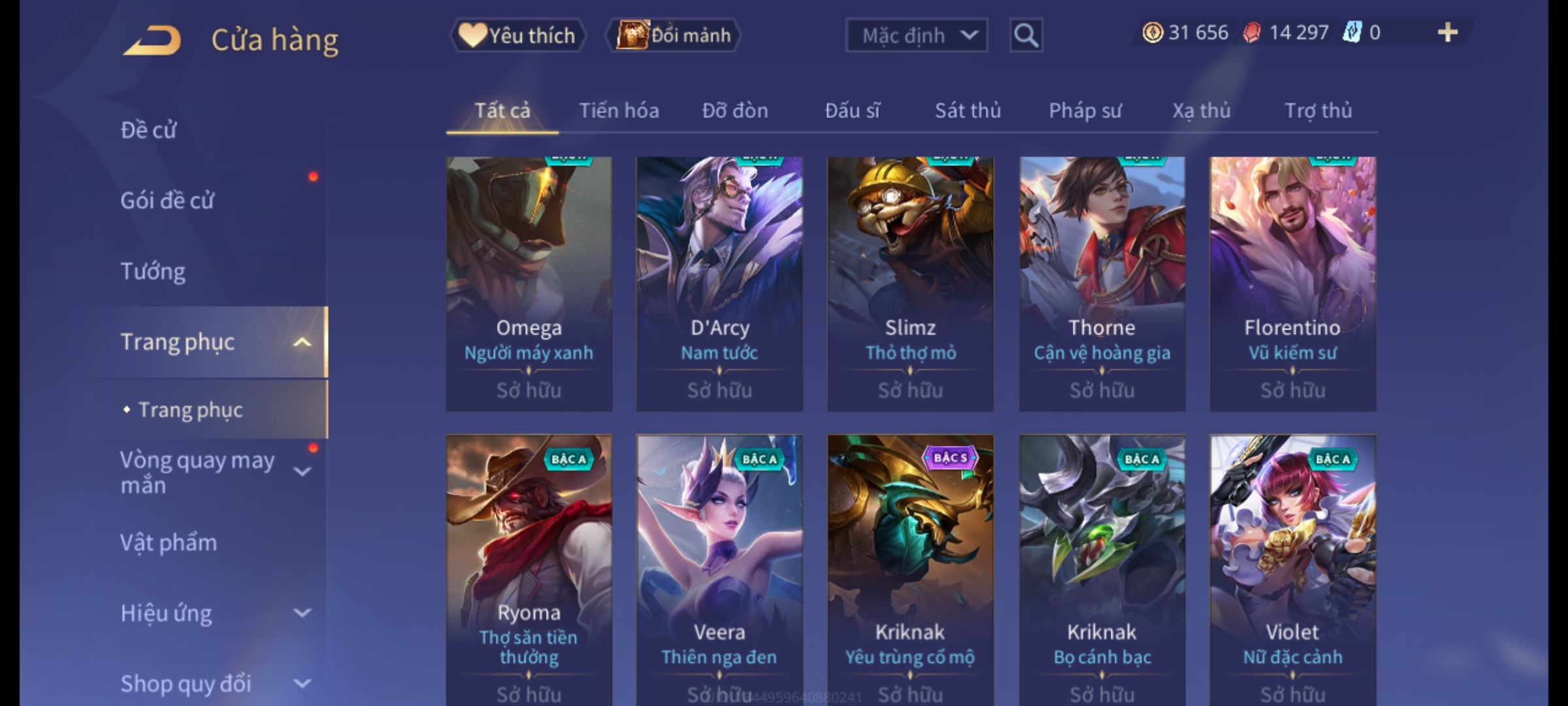1568x706 pixels.
Task: Open the Mặc định sort dropdown
Action: (916, 35)
